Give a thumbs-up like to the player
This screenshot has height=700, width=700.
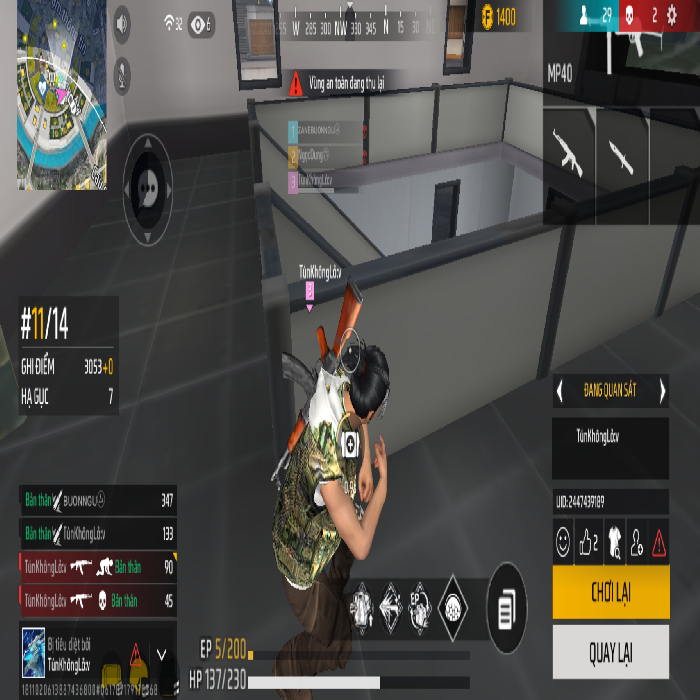coord(590,543)
